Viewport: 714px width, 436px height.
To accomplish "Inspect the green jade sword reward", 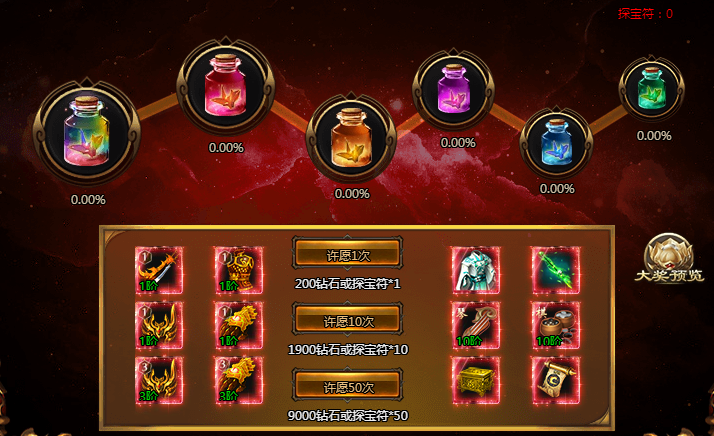I will (x=555, y=269).
